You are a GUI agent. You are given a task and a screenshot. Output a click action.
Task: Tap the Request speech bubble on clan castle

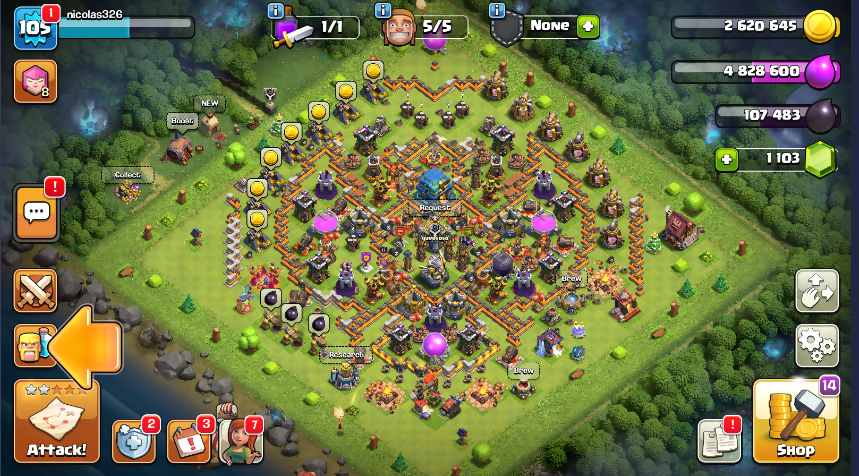(435, 207)
